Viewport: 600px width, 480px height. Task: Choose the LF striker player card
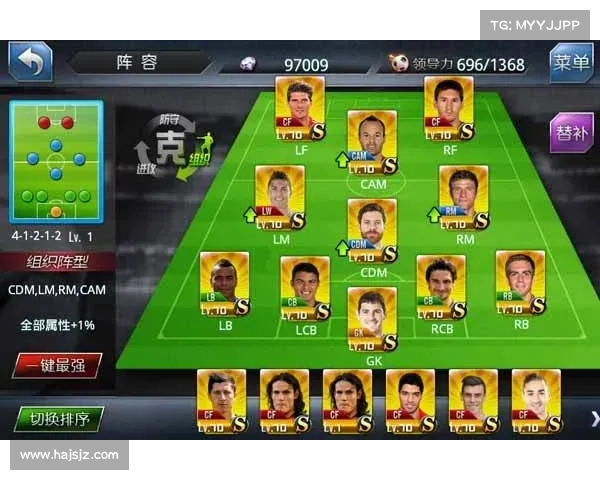tap(300, 107)
